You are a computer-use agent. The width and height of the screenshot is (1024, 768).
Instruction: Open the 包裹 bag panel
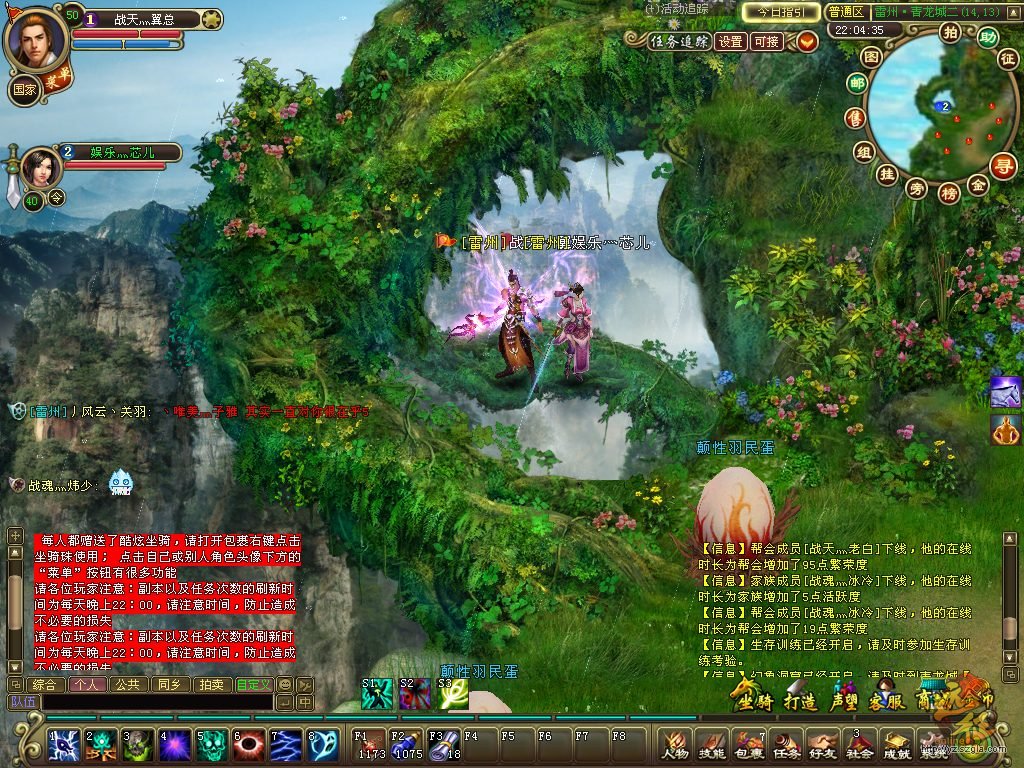tap(748, 745)
